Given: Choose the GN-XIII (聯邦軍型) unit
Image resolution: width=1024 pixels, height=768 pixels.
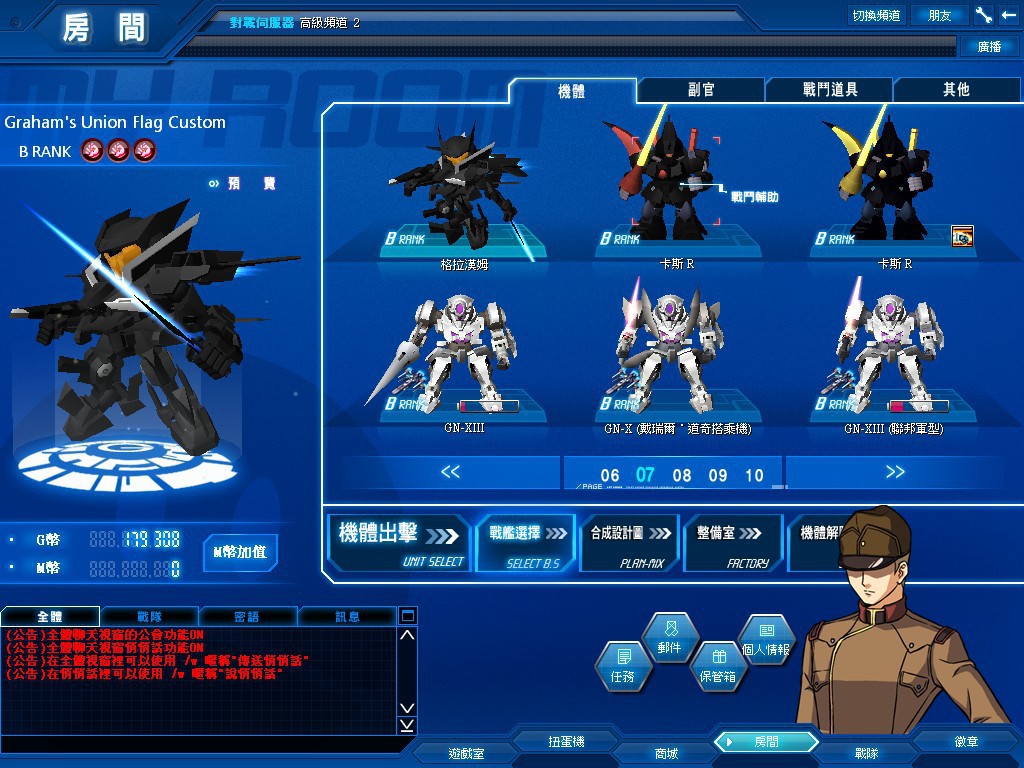Looking at the screenshot, I should tap(893, 360).
